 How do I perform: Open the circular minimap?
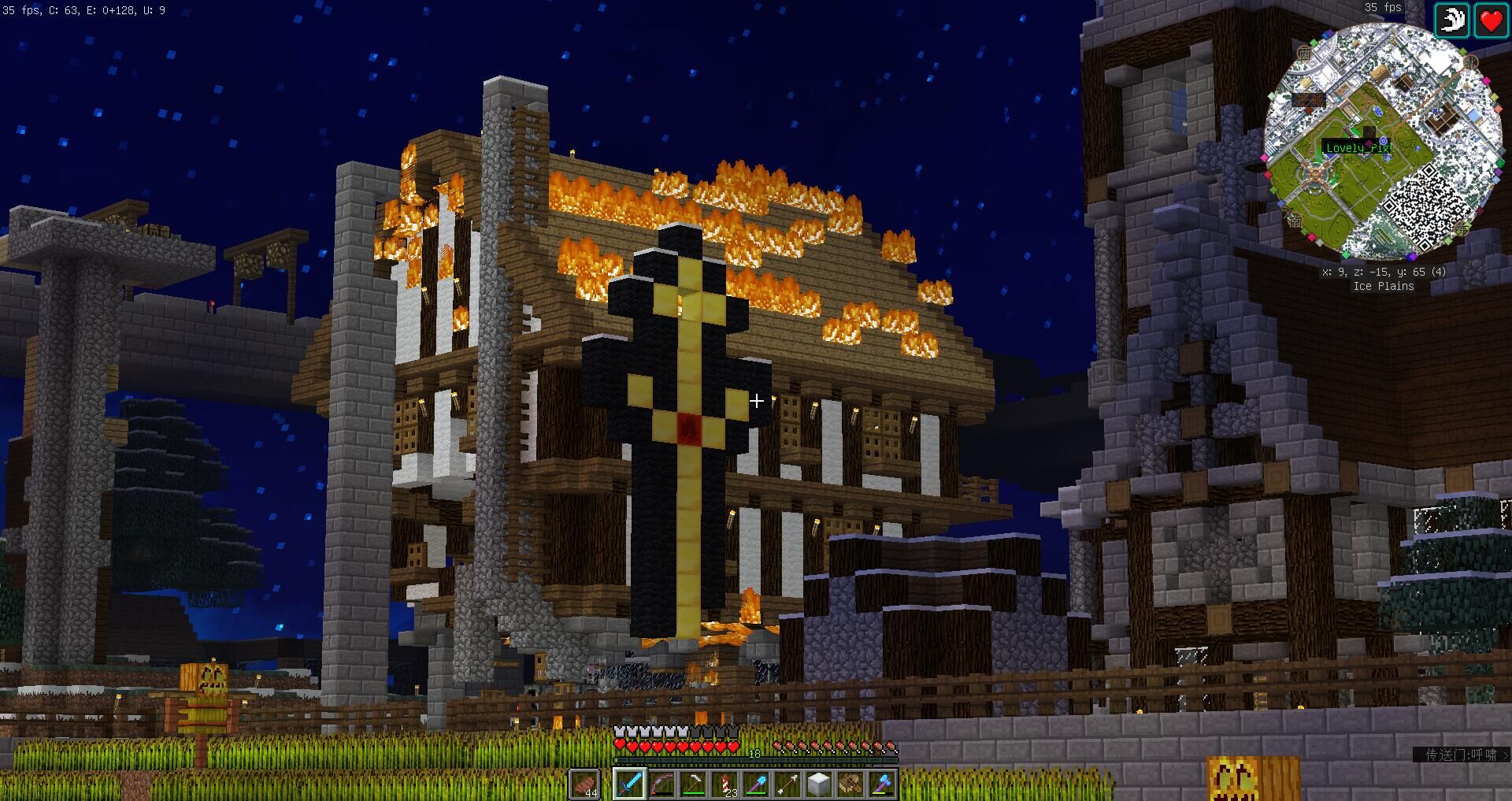pyautogui.click(x=1382, y=142)
